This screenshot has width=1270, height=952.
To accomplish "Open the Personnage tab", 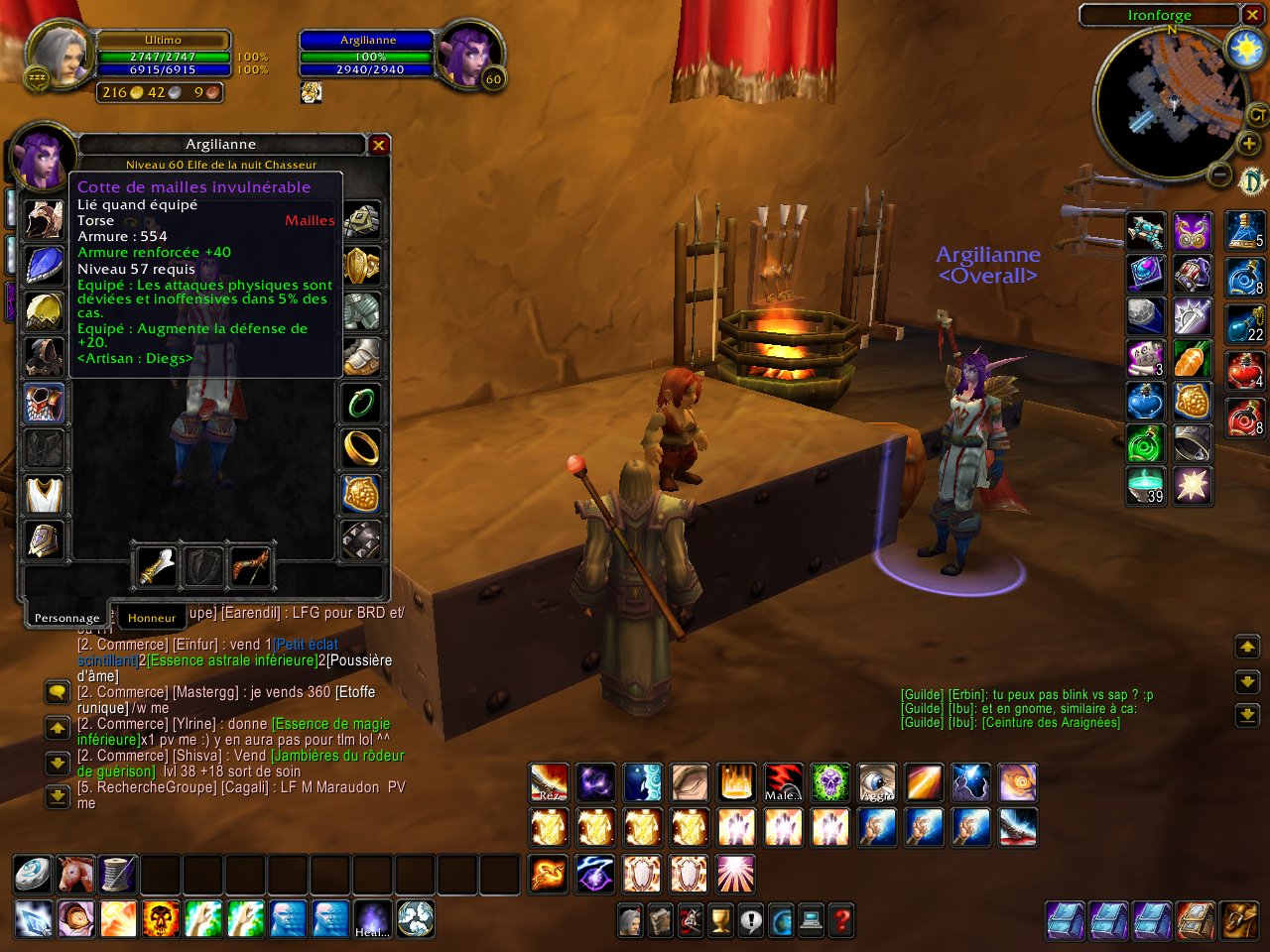I will 66,617.
